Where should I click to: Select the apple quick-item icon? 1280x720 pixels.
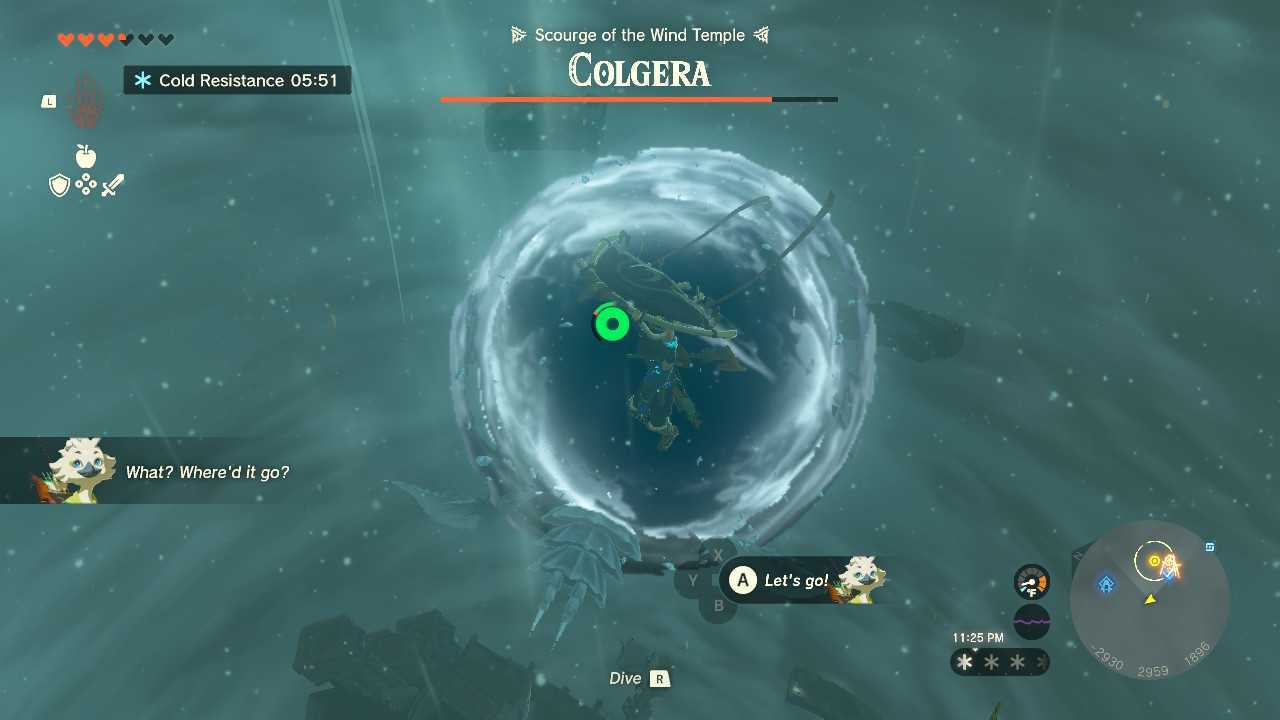[x=86, y=156]
